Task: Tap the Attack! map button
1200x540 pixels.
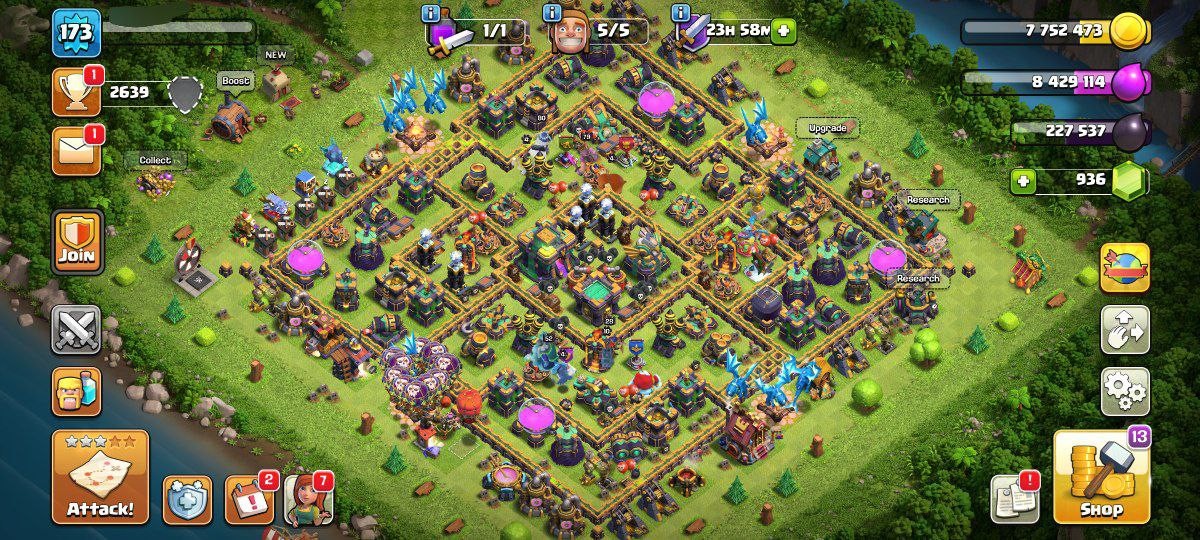Action: (x=100, y=477)
